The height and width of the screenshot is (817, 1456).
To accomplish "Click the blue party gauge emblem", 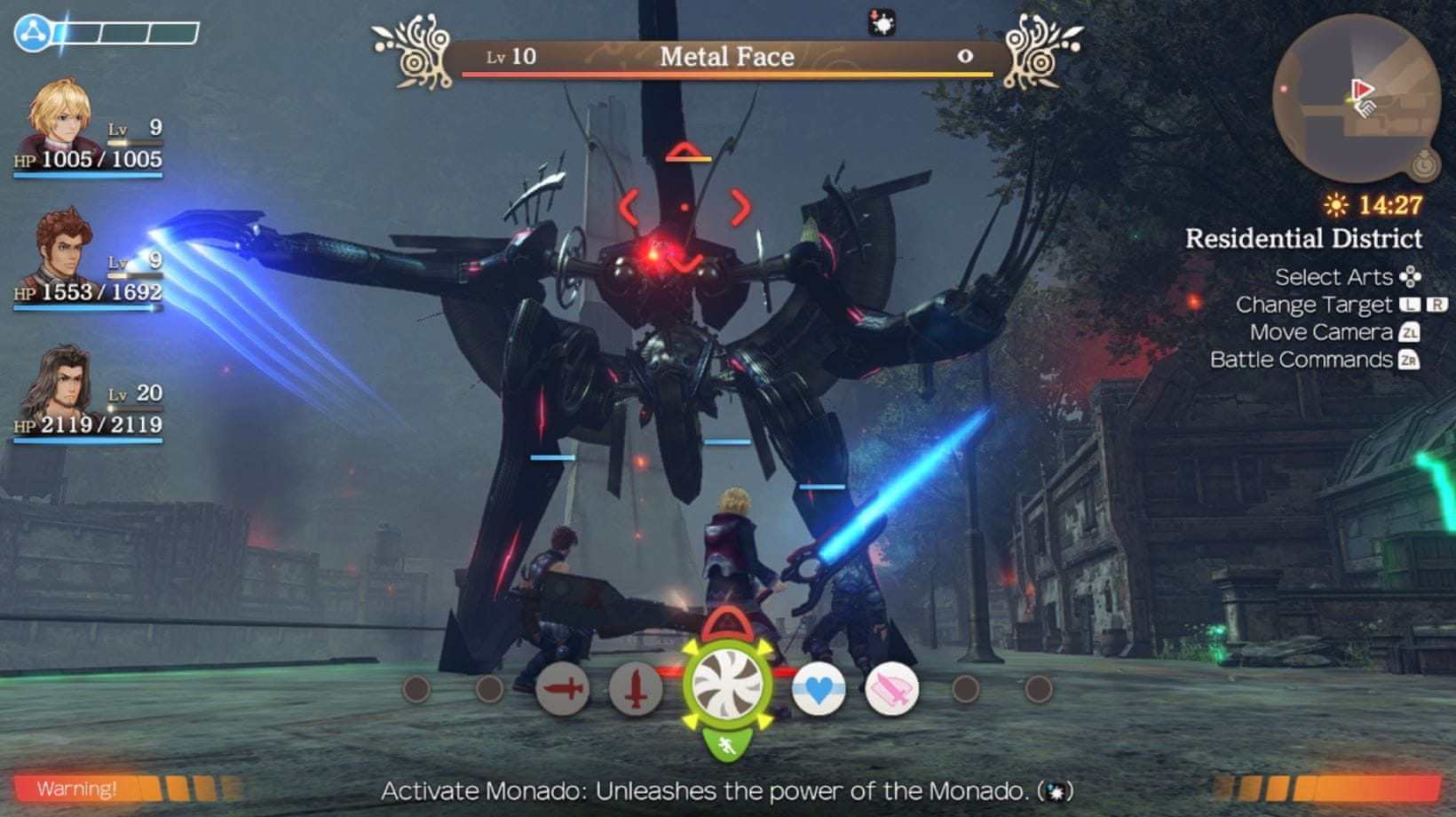I will point(33,33).
